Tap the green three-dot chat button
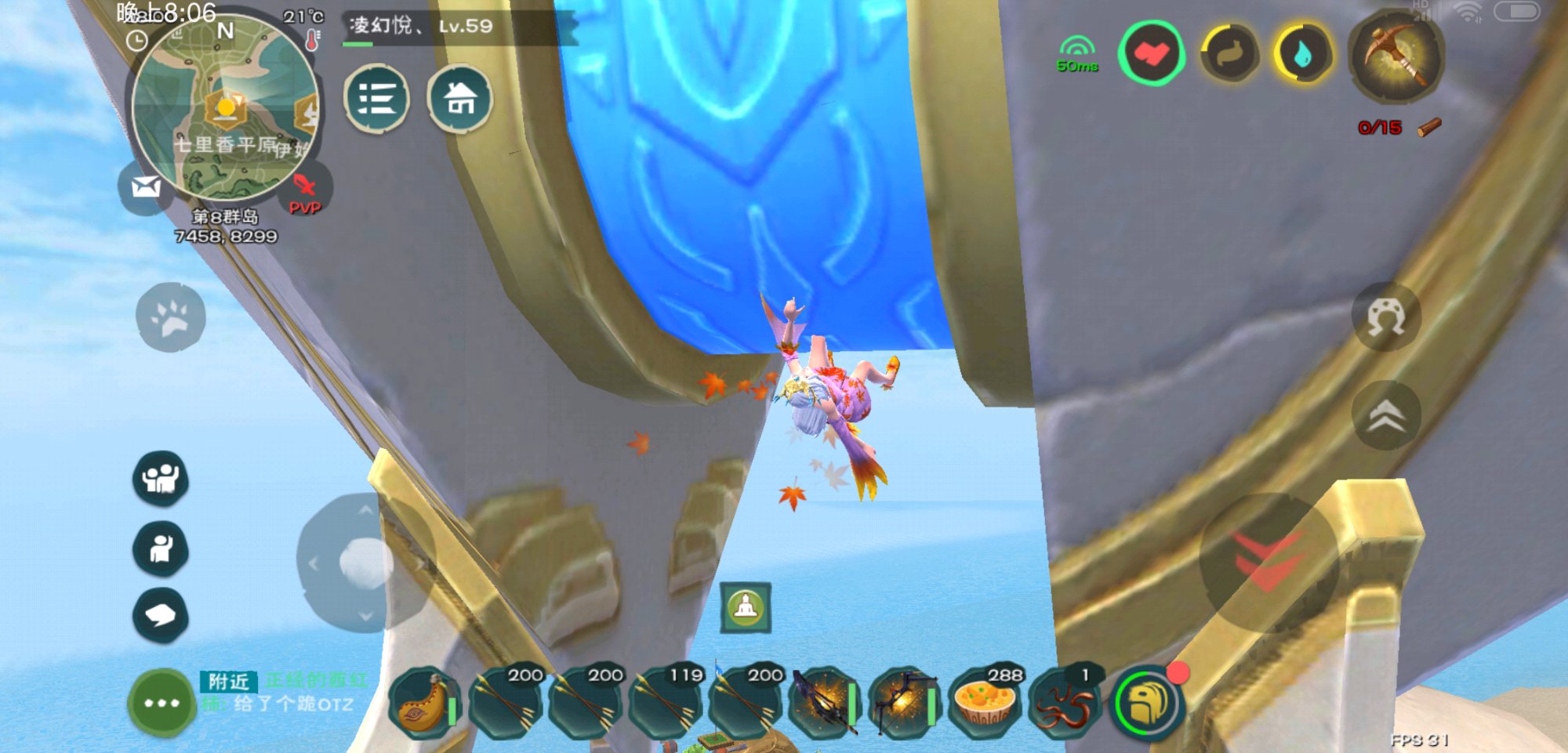This screenshot has height=753, width=1568. pyautogui.click(x=162, y=703)
